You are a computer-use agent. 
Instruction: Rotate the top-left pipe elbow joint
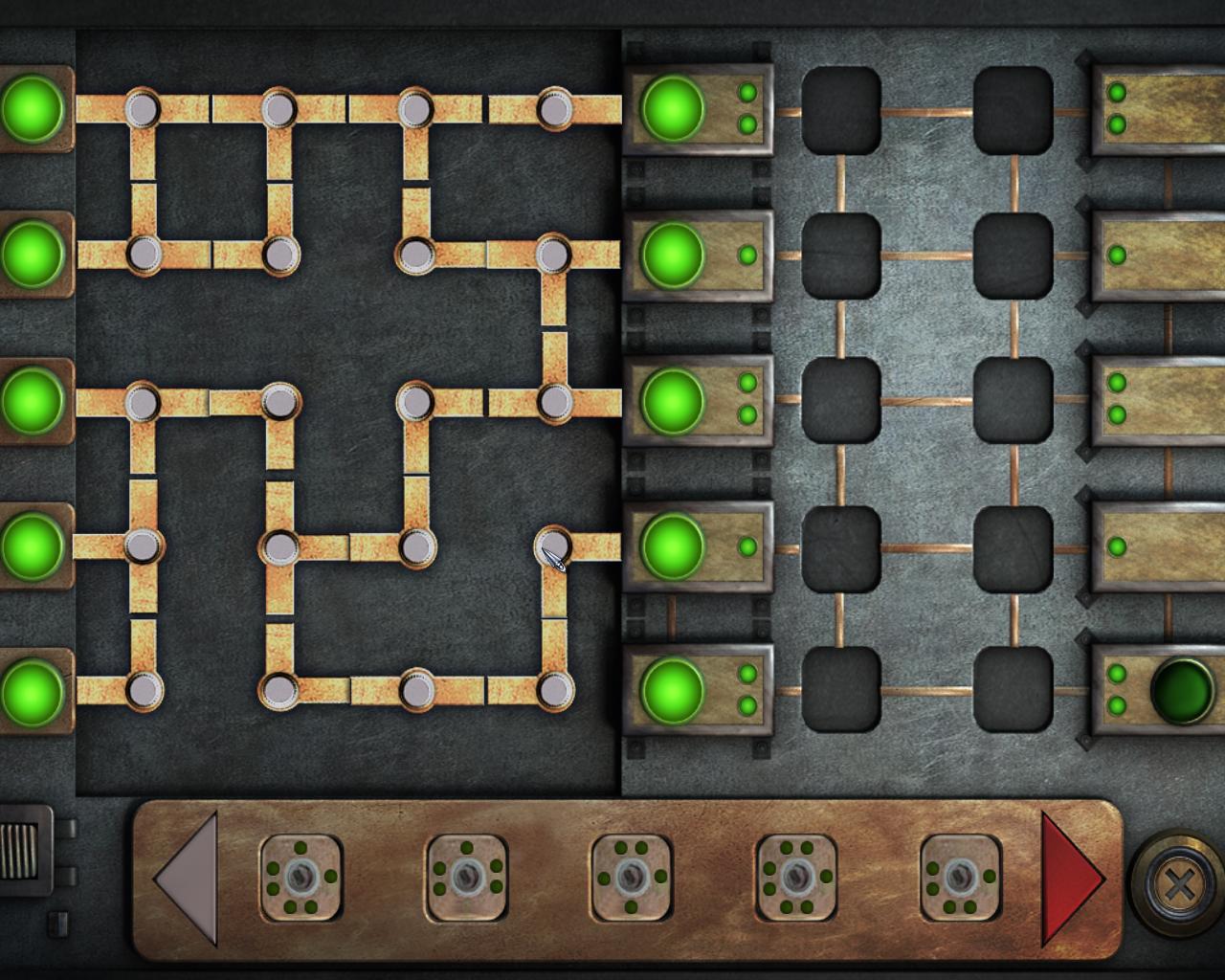pos(142,110)
